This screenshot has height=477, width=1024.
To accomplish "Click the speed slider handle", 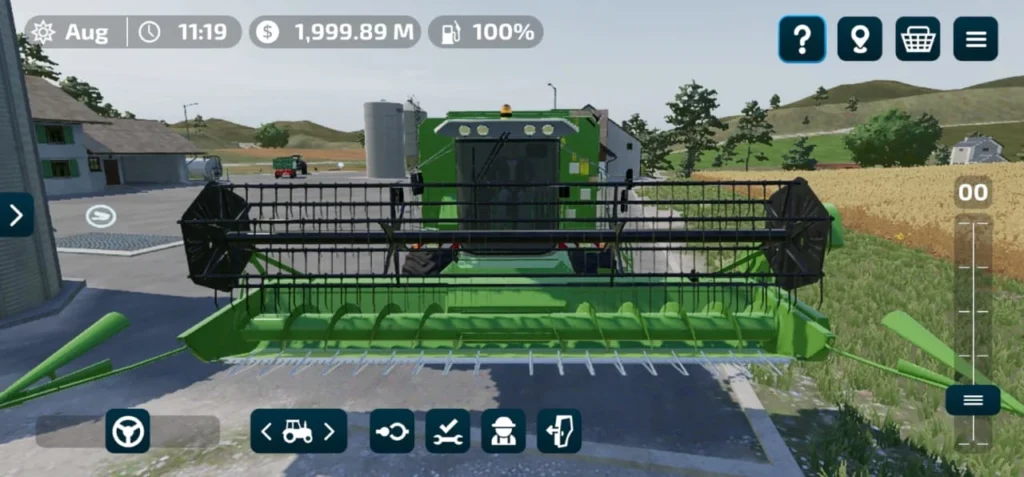I will (973, 400).
